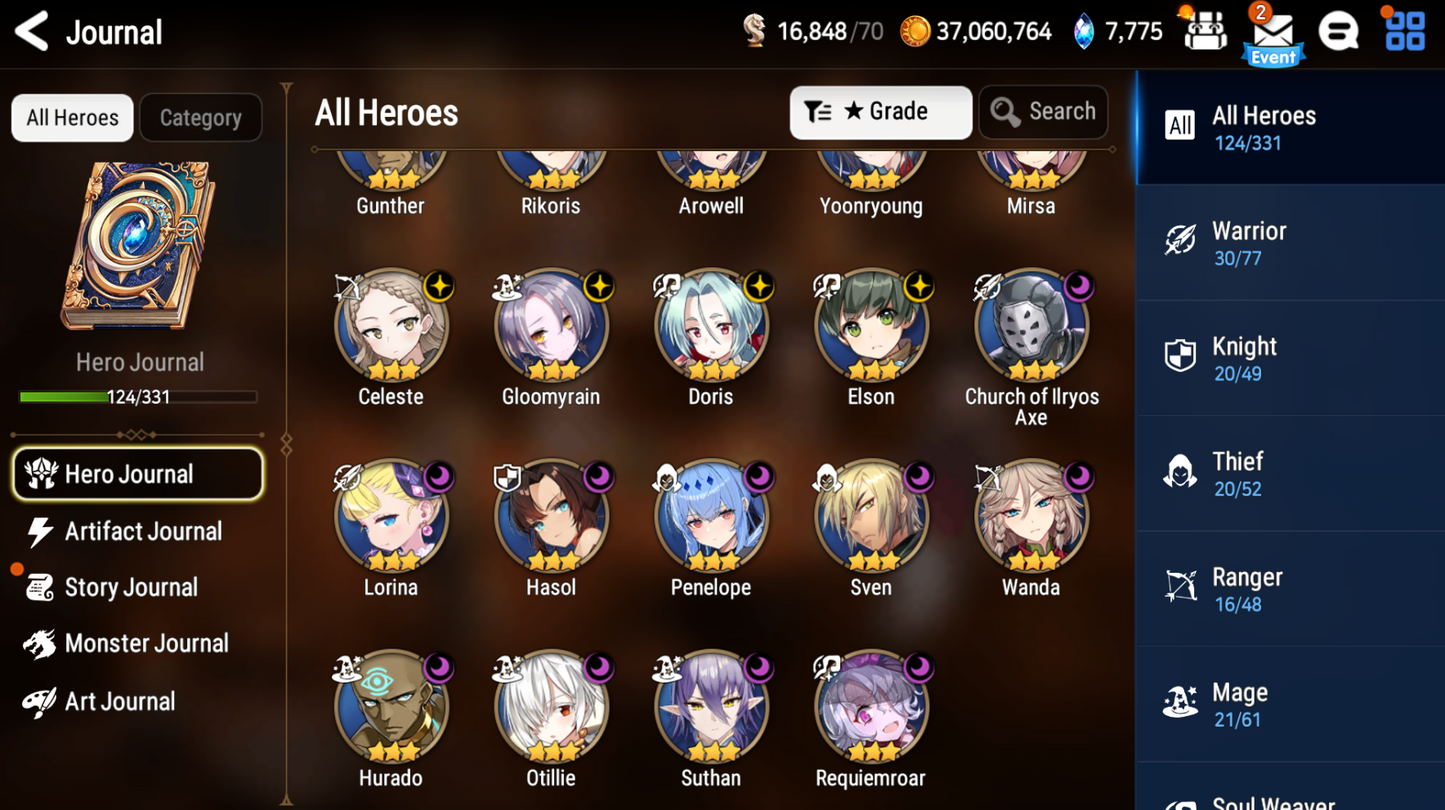Switch to the Category tab

pos(200,117)
